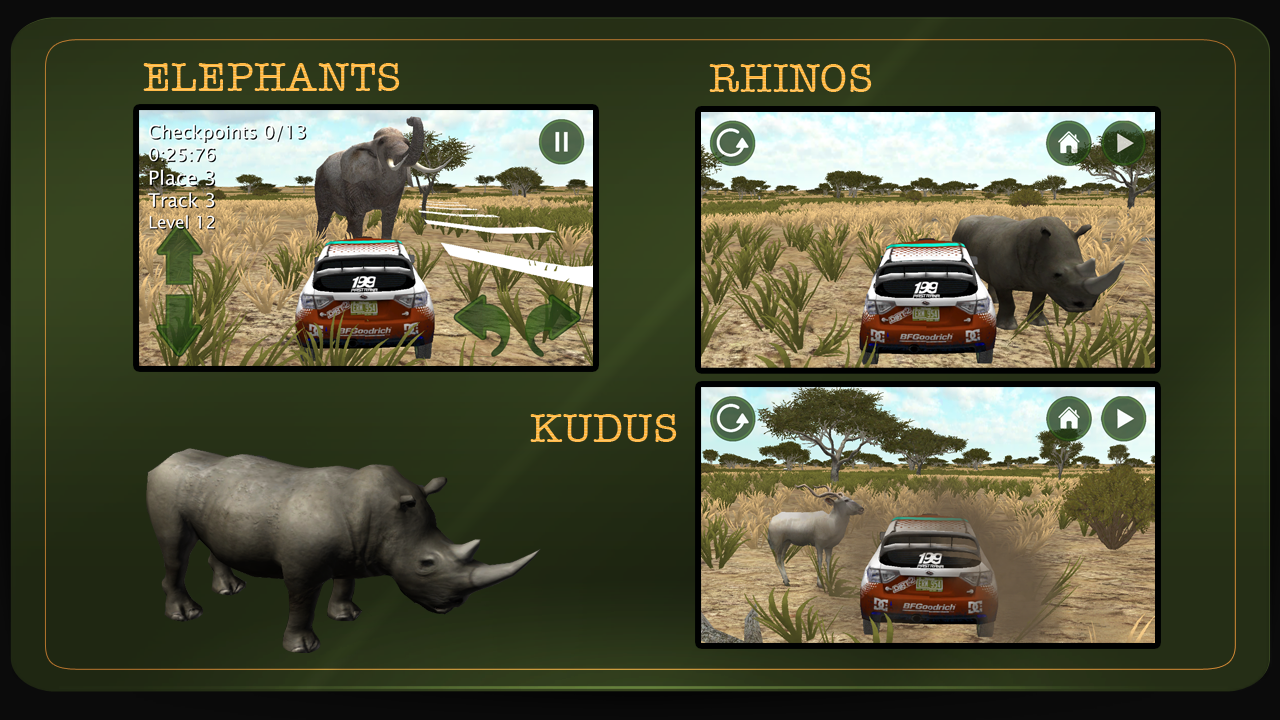The image size is (1280, 720).
Task: Click the Level 12 indicator text
Action: click(x=180, y=222)
